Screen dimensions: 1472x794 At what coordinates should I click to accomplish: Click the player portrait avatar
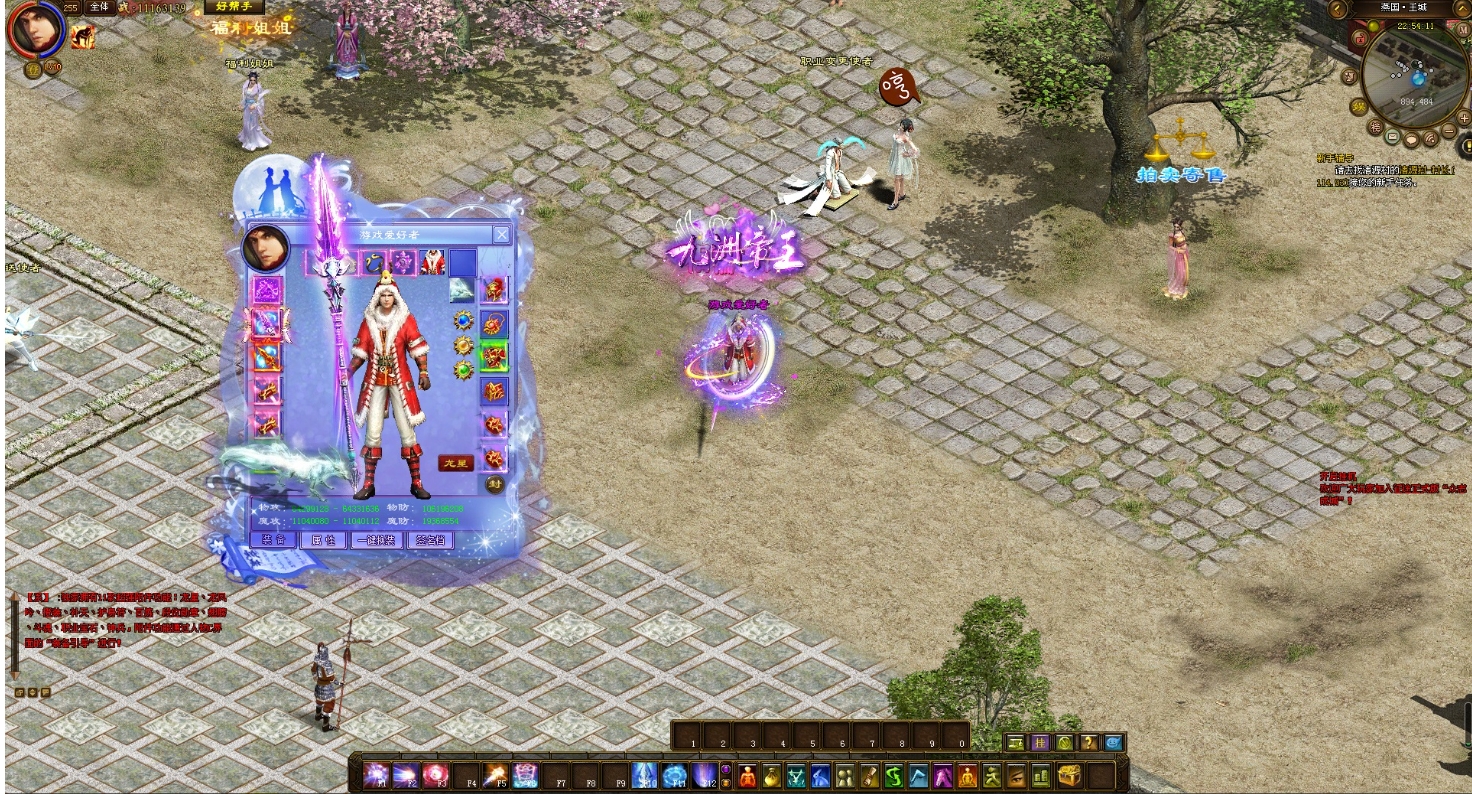click(x=37, y=28)
